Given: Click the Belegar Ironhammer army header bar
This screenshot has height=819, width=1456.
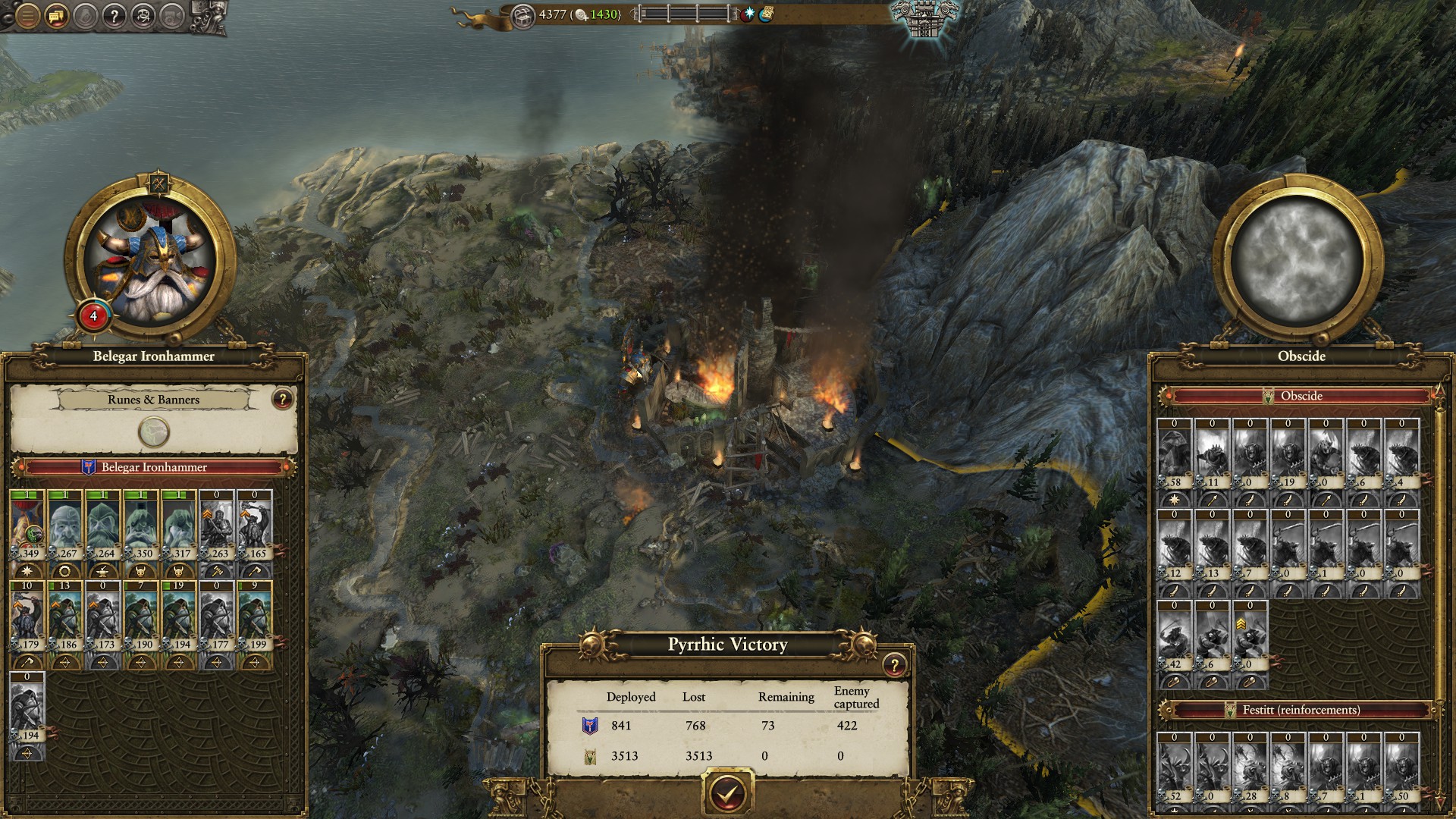Looking at the screenshot, I should point(154,467).
